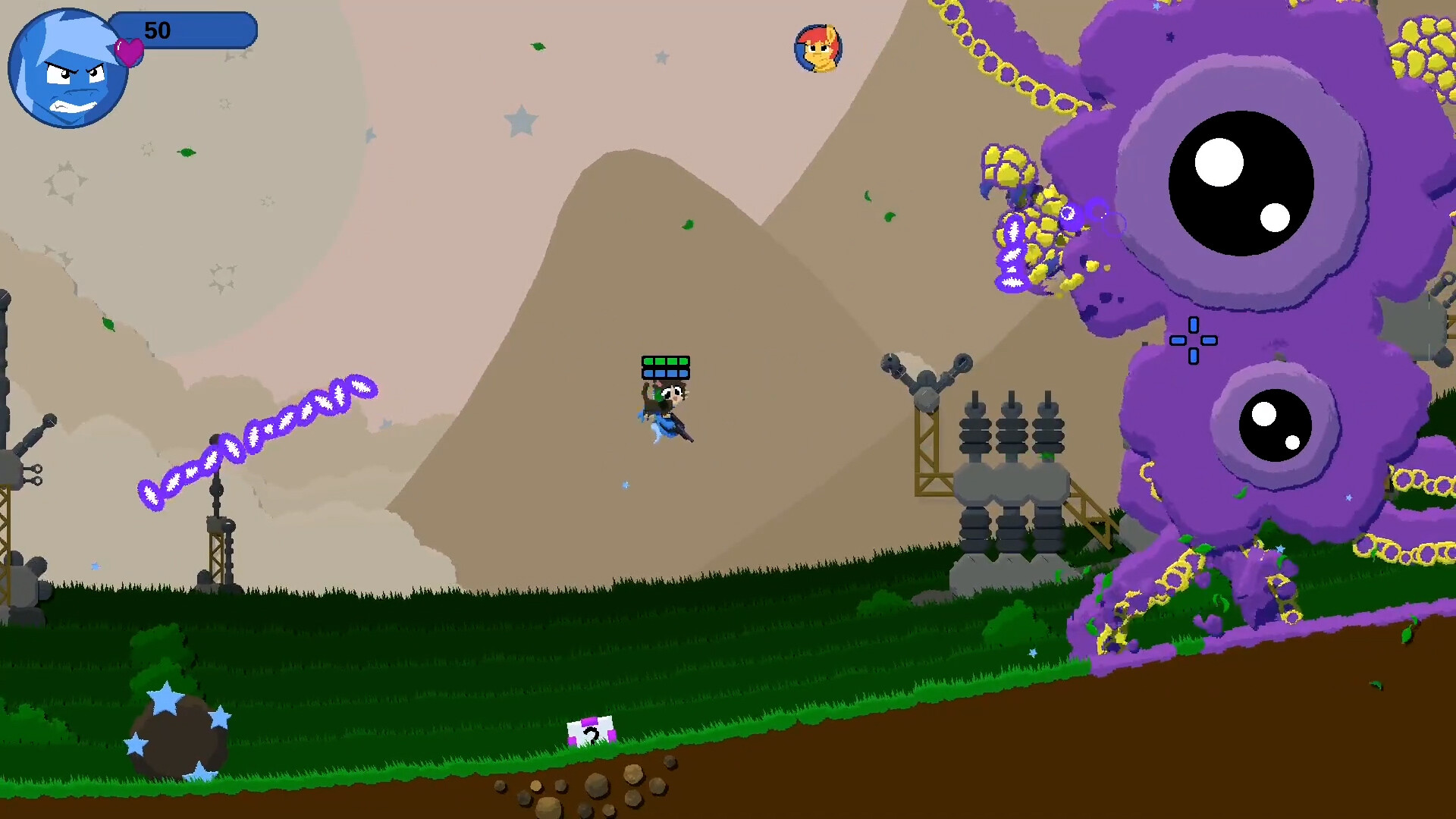
Task: Click the floating orange pony pickup bubble
Action: (818, 47)
